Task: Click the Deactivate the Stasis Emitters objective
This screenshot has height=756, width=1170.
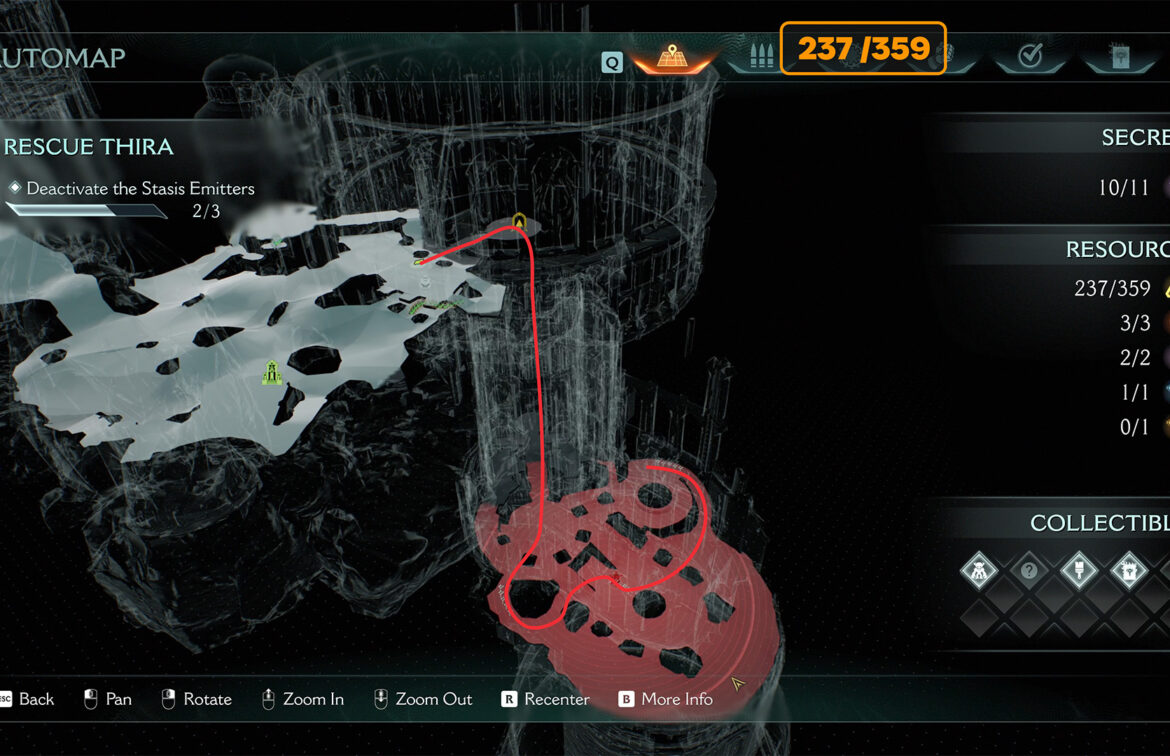Action: [x=140, y=188]
